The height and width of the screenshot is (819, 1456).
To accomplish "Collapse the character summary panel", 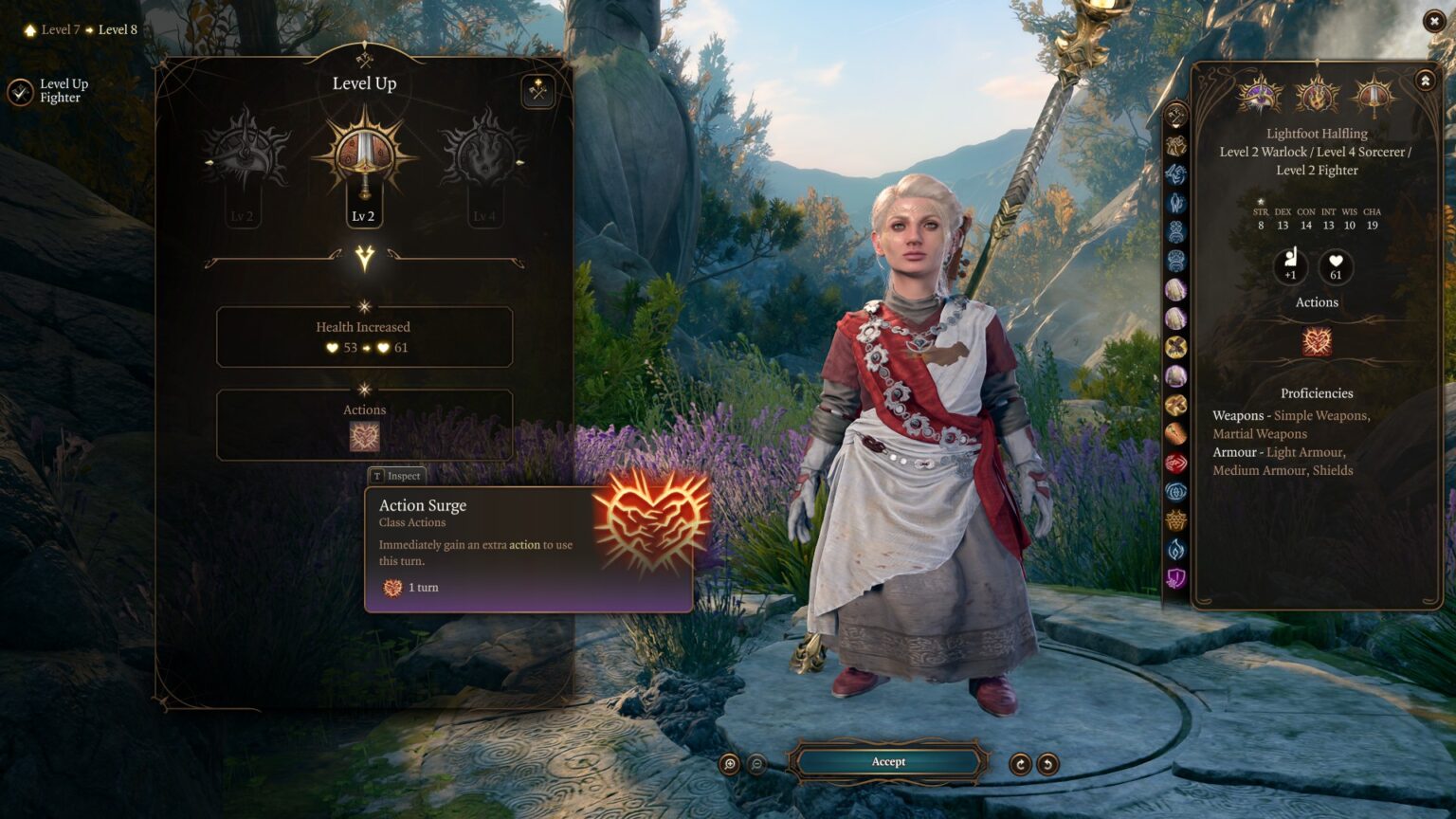I will (1425, 81).
